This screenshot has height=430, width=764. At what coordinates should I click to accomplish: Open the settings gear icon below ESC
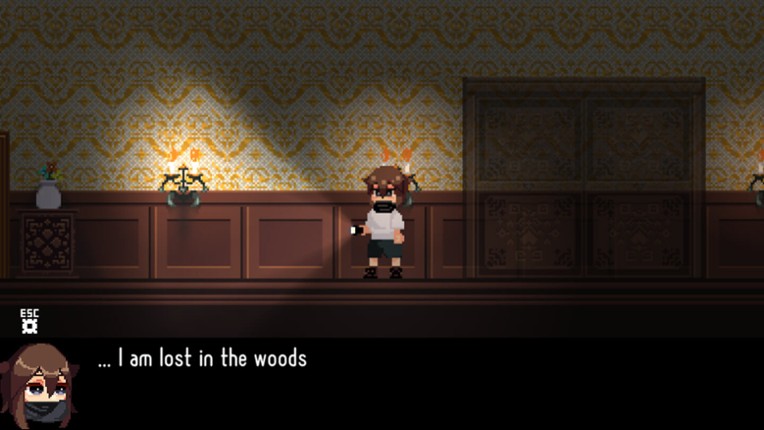tap(29, 327)
